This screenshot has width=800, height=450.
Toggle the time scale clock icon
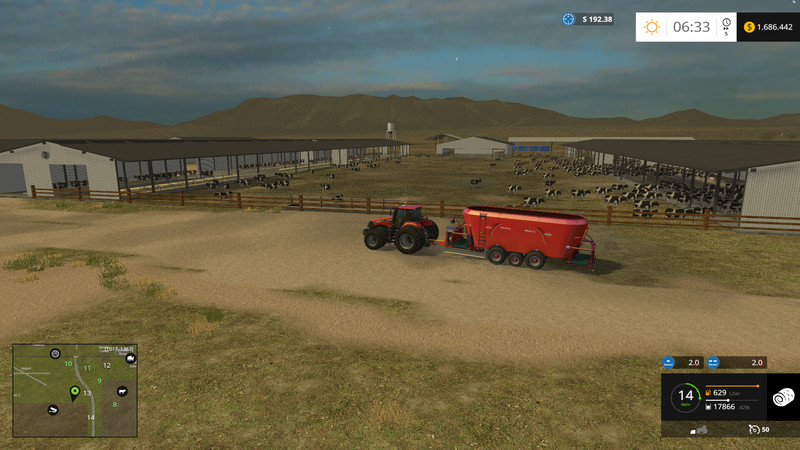click(727, 24)
